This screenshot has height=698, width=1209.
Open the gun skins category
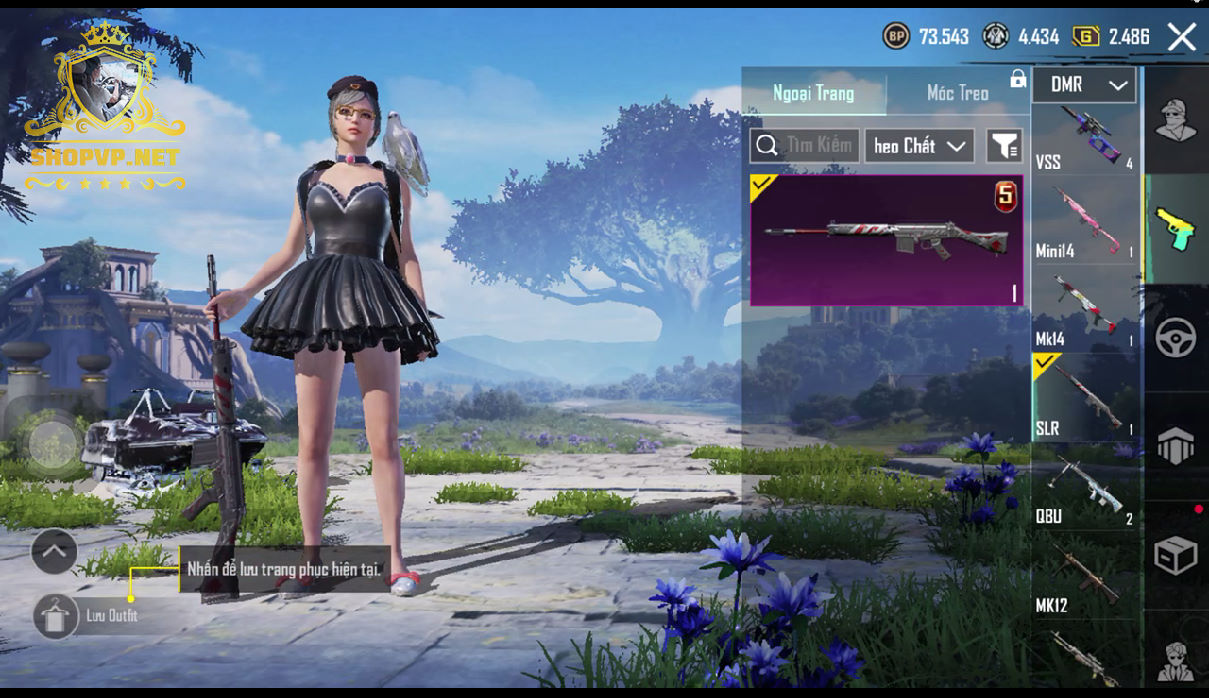(1176, 229)
